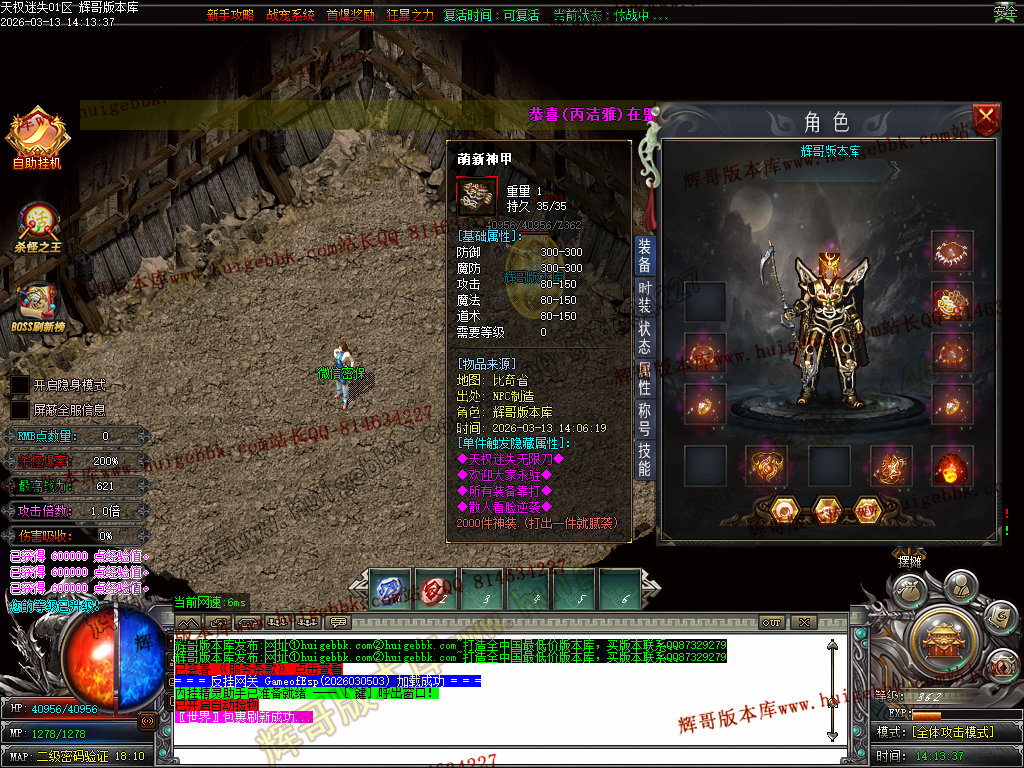This screenshot has width=1024, height=768.
Task: Select the flaming skull equipment slot
Action: [x=952, y=466]
